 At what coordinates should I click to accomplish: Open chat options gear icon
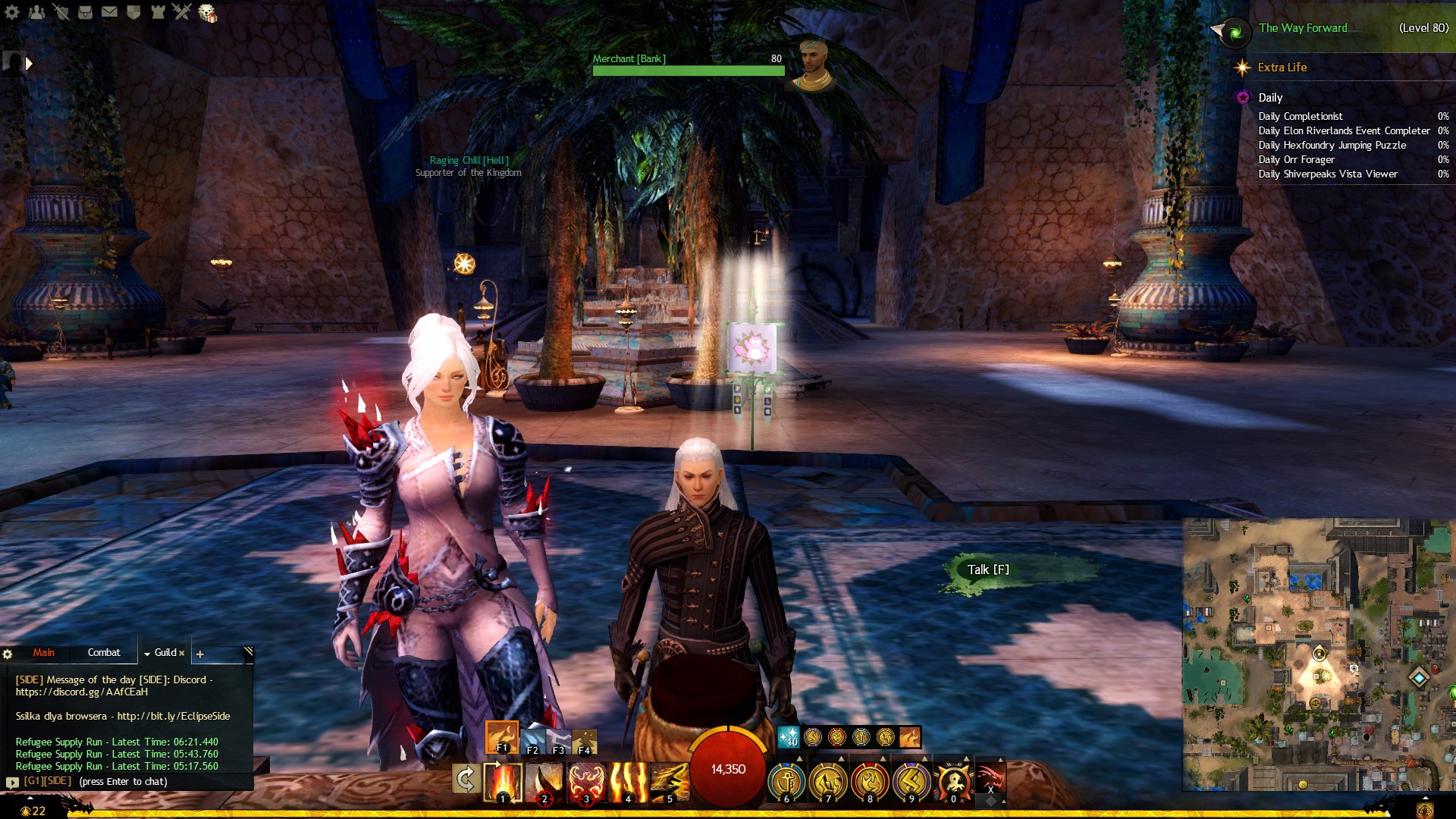[8, 654]
